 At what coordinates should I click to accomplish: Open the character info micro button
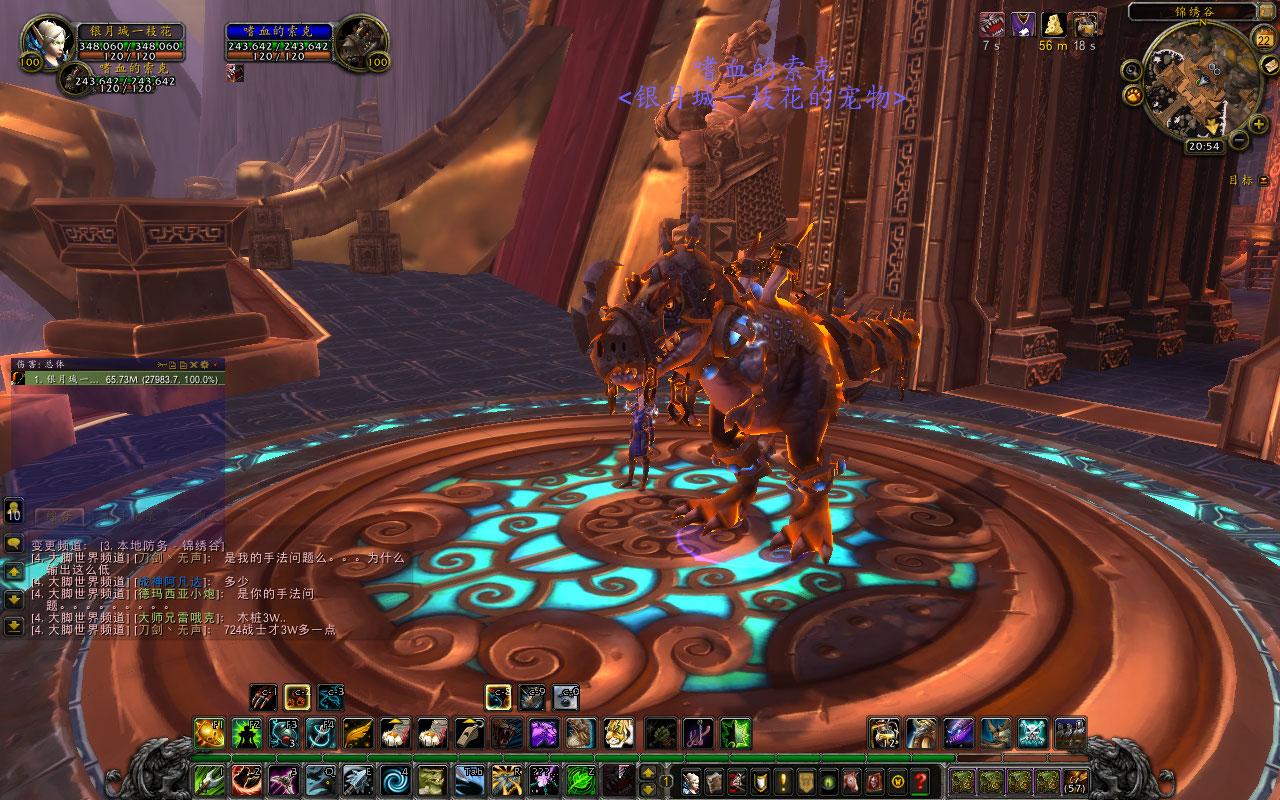[690, 781]
